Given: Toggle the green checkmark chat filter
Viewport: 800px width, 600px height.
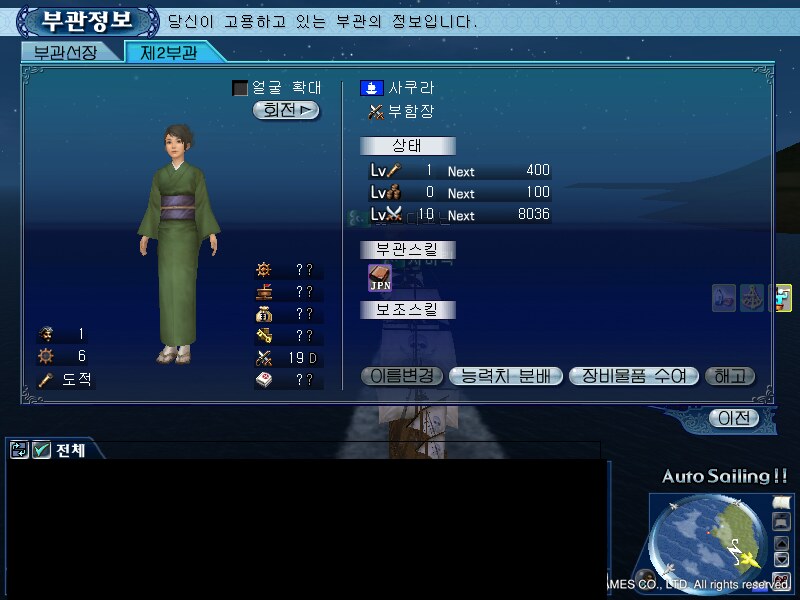Looking at the screenshot, I should (x=41, y=450).
